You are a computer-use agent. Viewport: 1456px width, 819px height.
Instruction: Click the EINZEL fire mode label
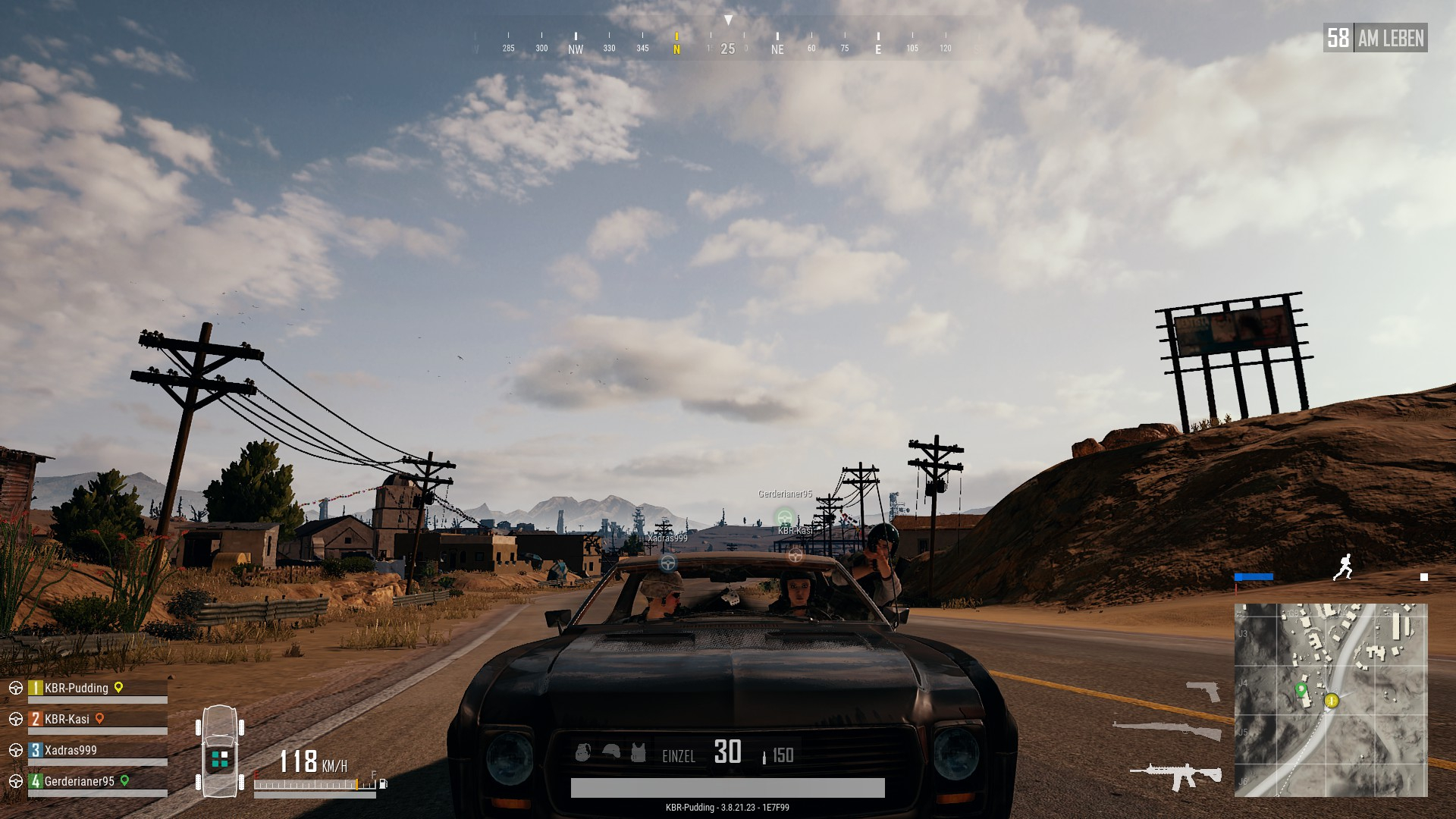(x=679, y=756)
